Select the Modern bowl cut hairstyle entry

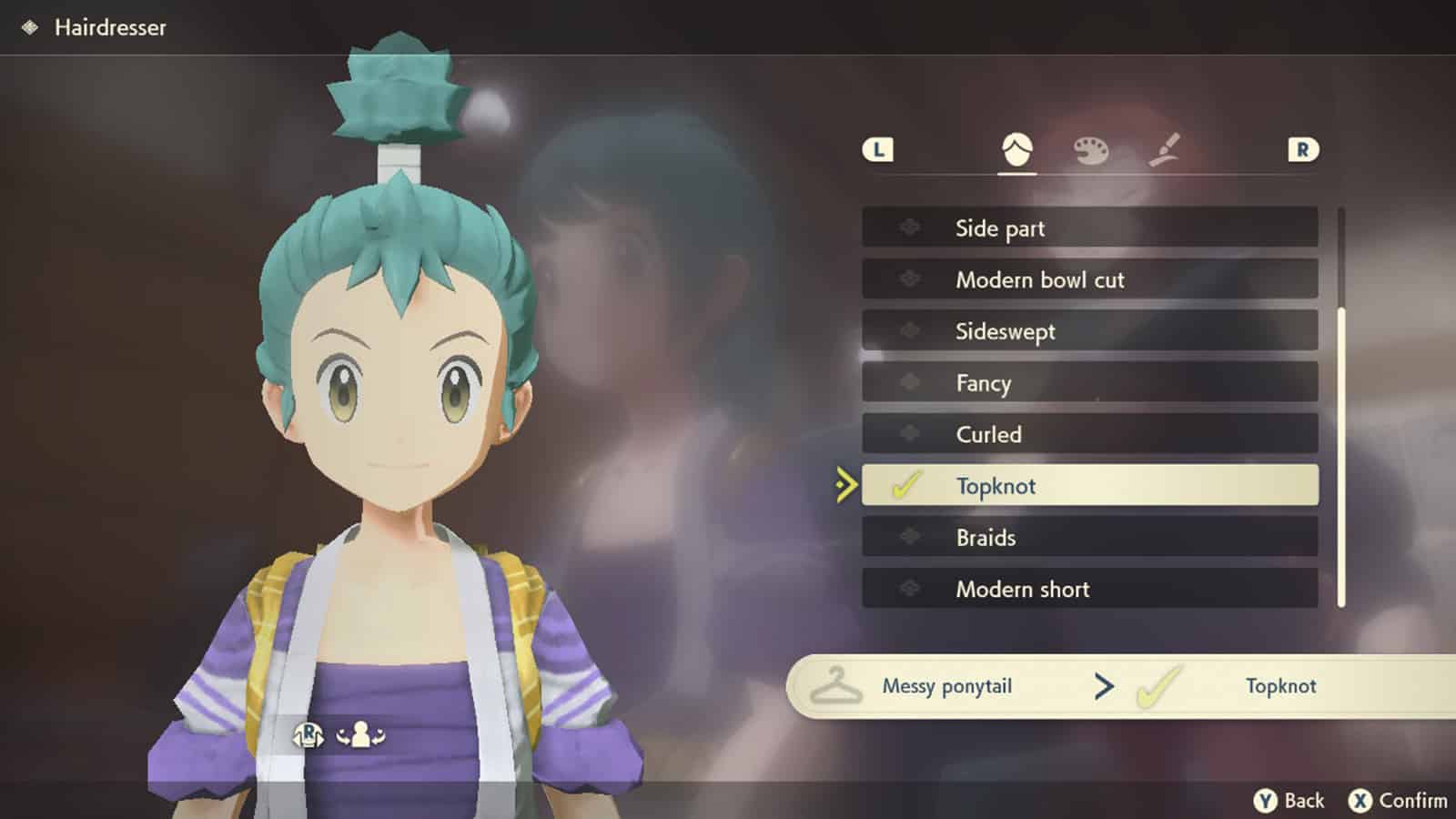coord(1087,279)
